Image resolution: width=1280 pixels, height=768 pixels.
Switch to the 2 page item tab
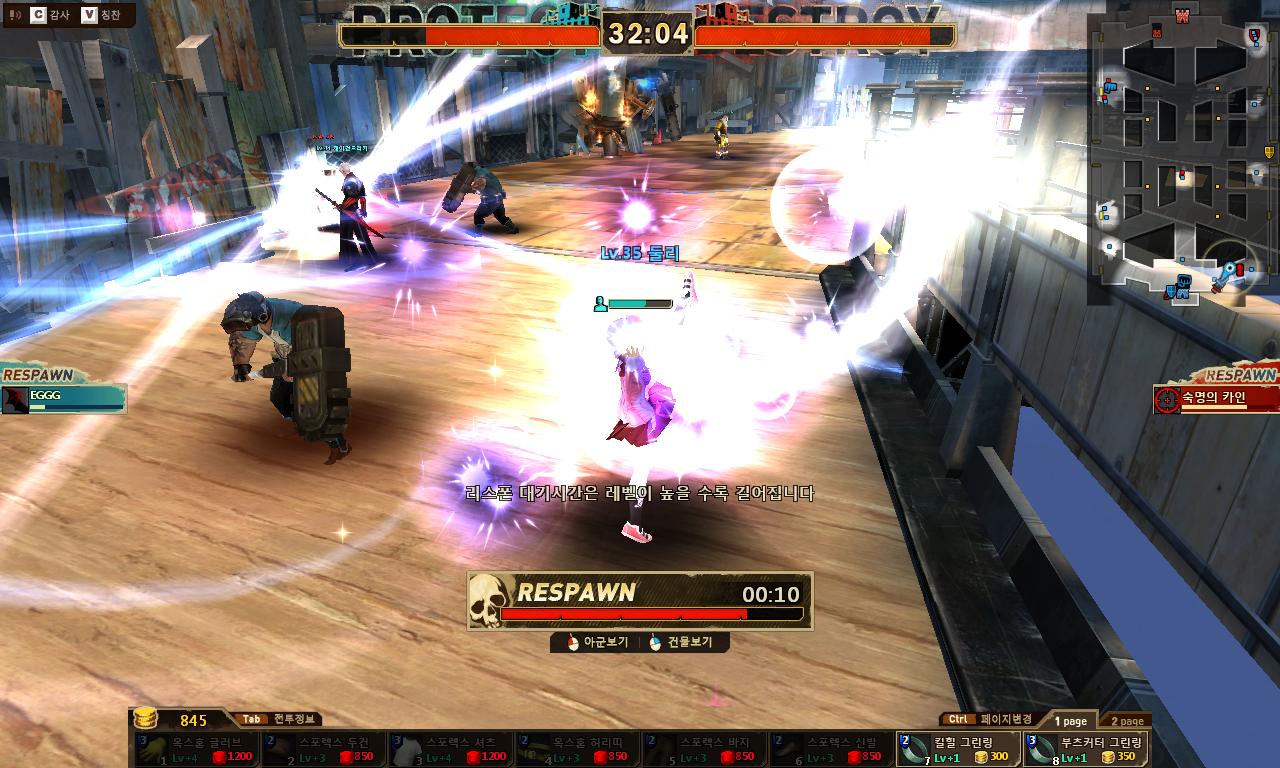pyautogui.click(x=1126, y=720)
